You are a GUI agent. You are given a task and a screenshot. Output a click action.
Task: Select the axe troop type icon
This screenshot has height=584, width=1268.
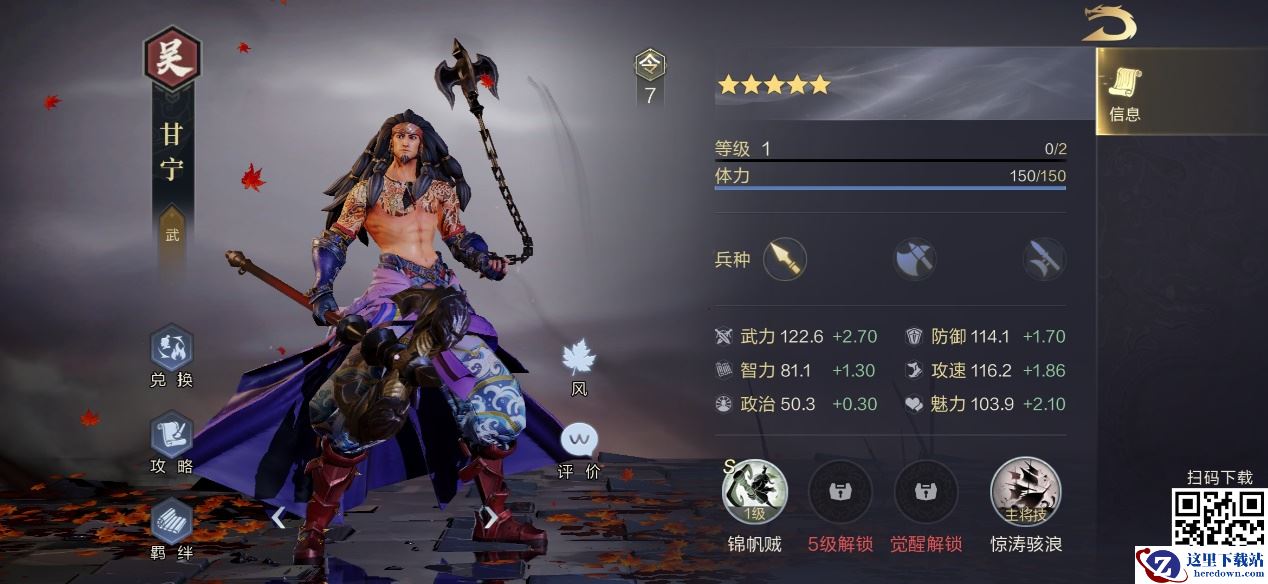point(914,260)
